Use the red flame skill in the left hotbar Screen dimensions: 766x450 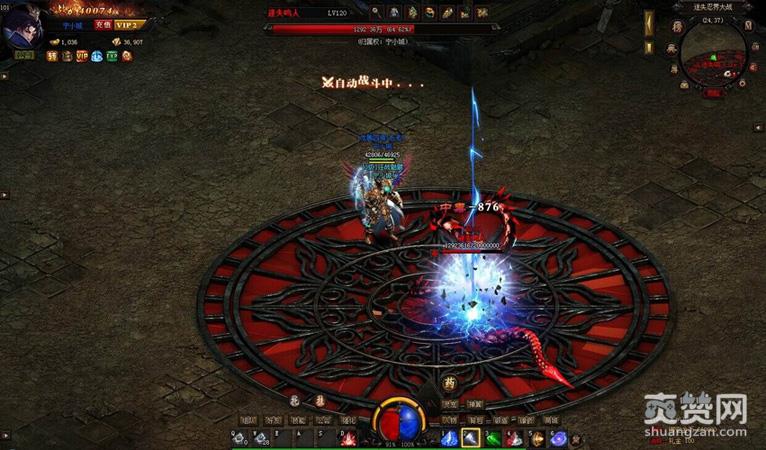[348, 438]
